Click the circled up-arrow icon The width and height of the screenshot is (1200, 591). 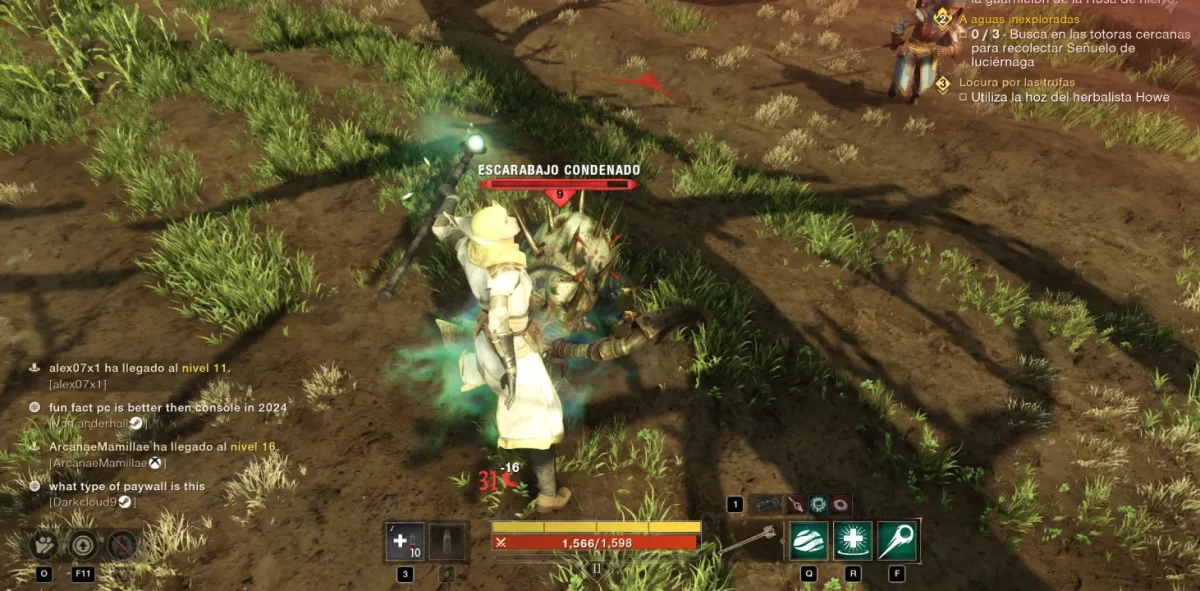[82, 545]
